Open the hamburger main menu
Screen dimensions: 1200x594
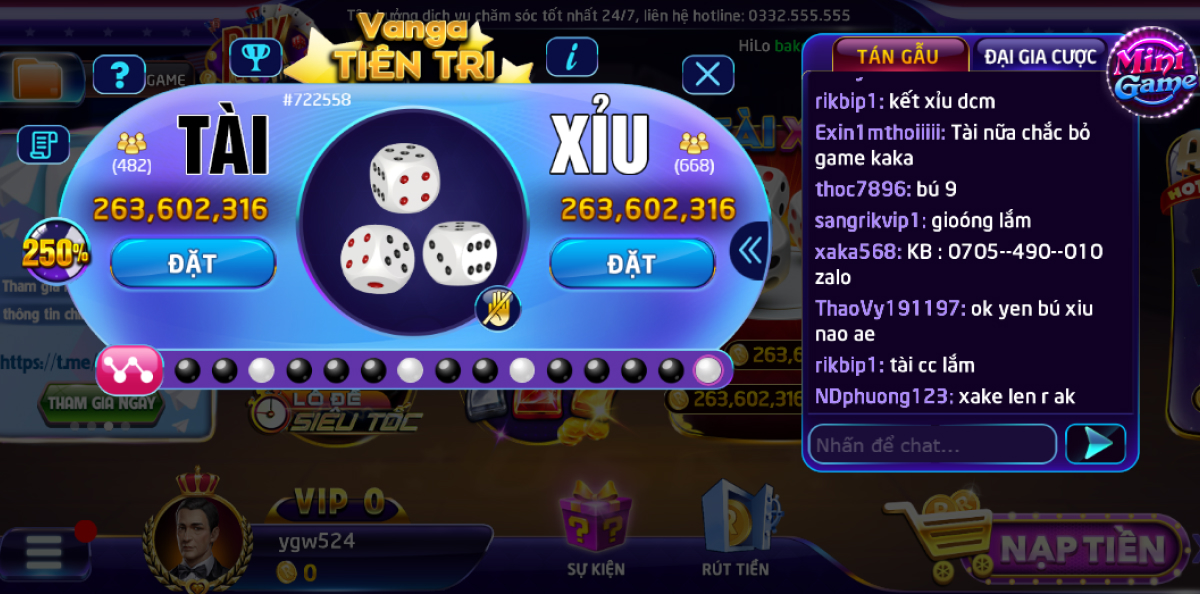click(x=43, y=550)
